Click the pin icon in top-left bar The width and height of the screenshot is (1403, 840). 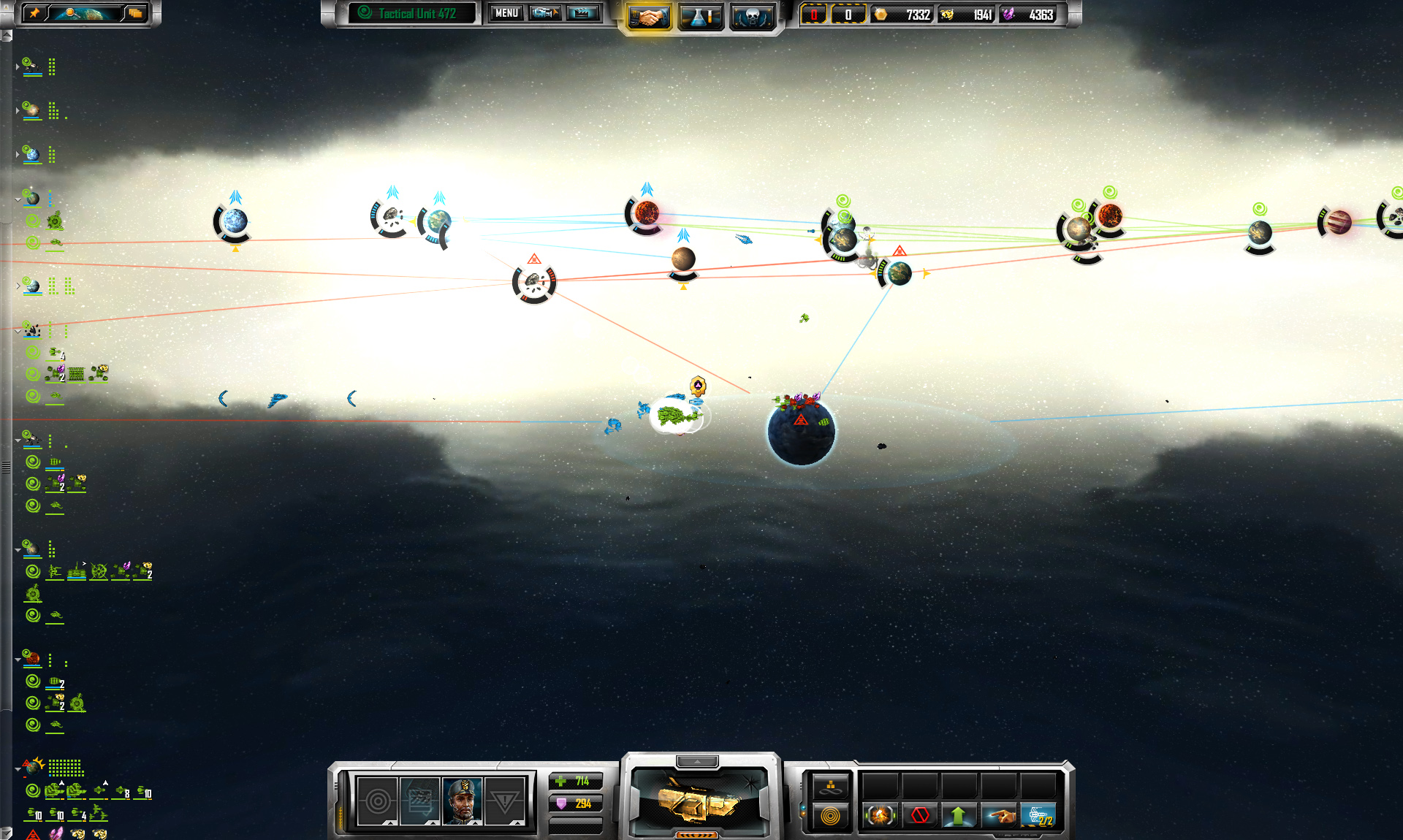click(x=34, y=13)
